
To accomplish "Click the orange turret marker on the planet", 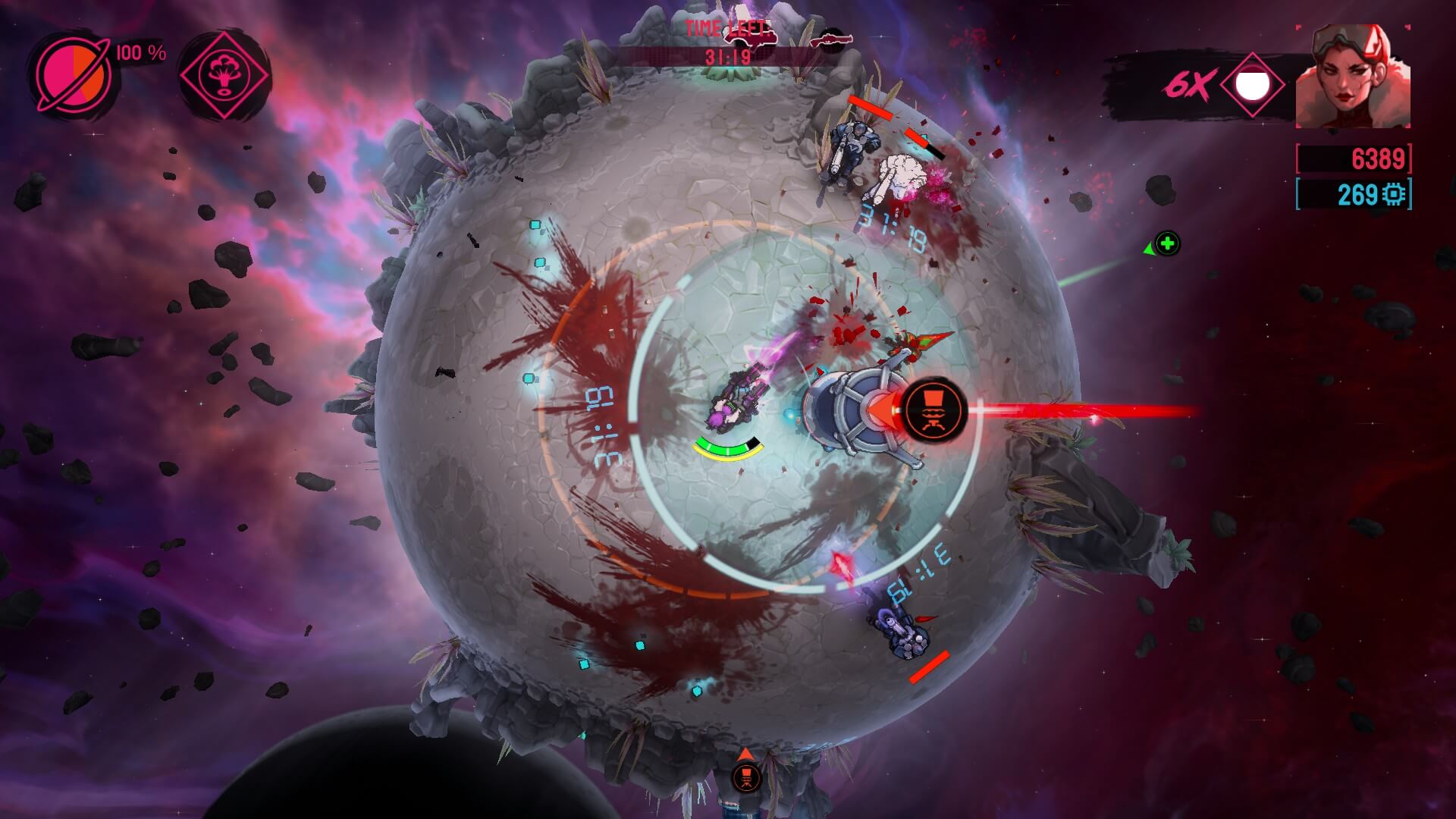I will (x=934, y=410).
